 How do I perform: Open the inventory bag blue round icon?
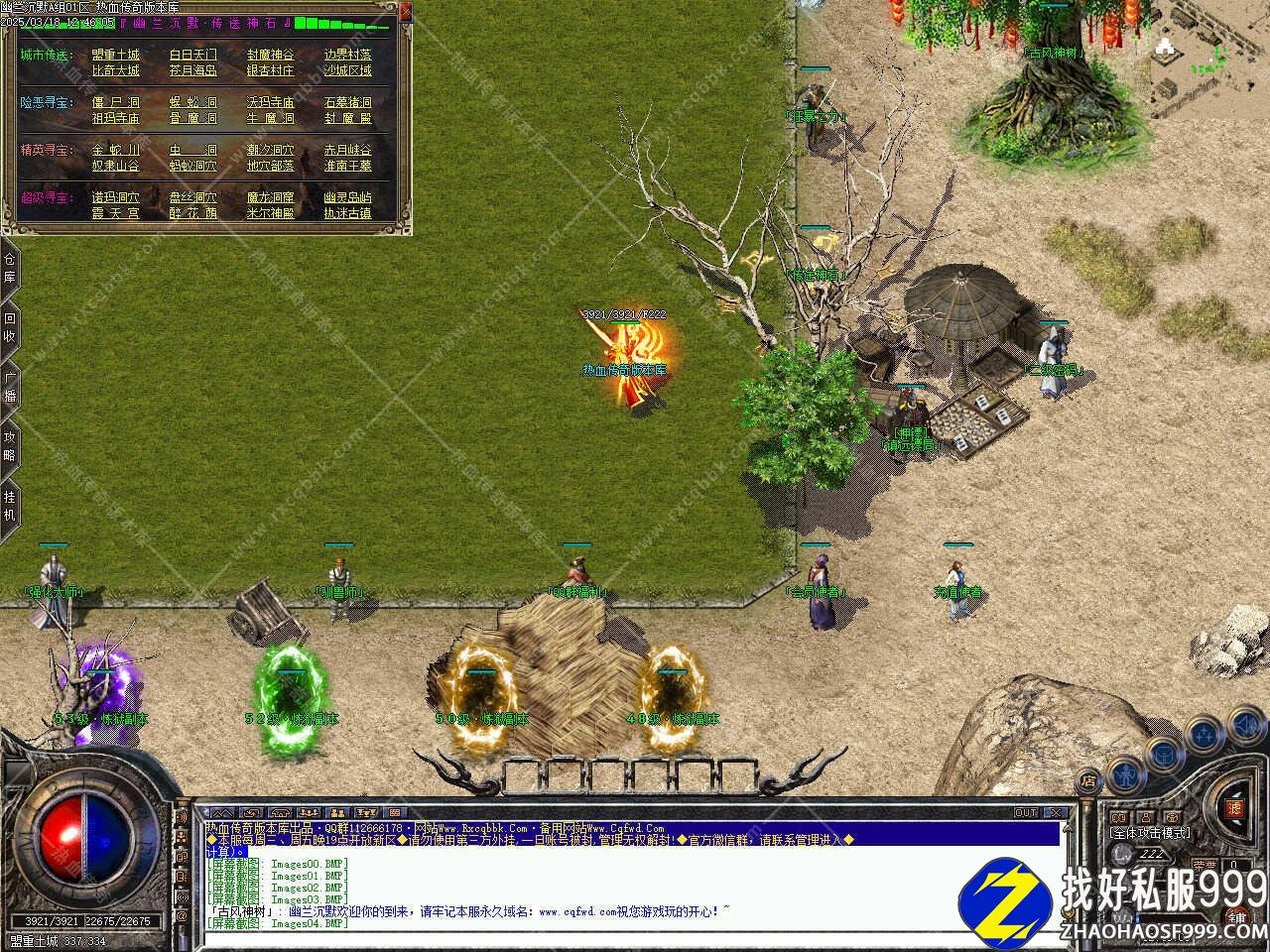pos(1163,756)
